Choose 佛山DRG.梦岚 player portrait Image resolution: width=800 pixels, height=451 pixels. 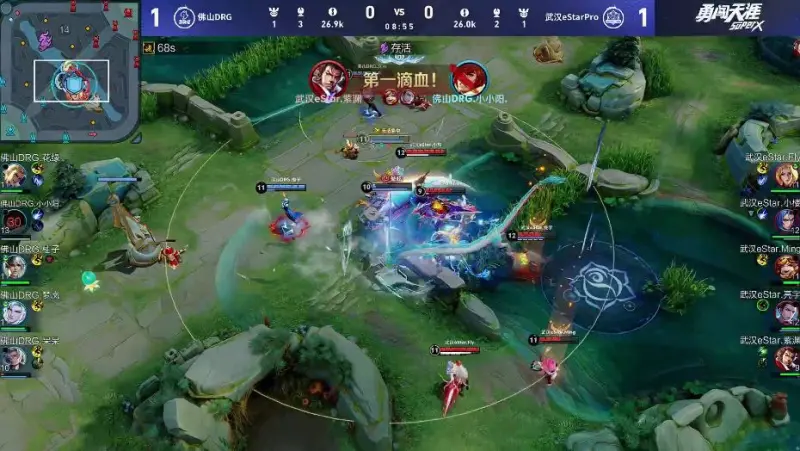coord(15,313)
